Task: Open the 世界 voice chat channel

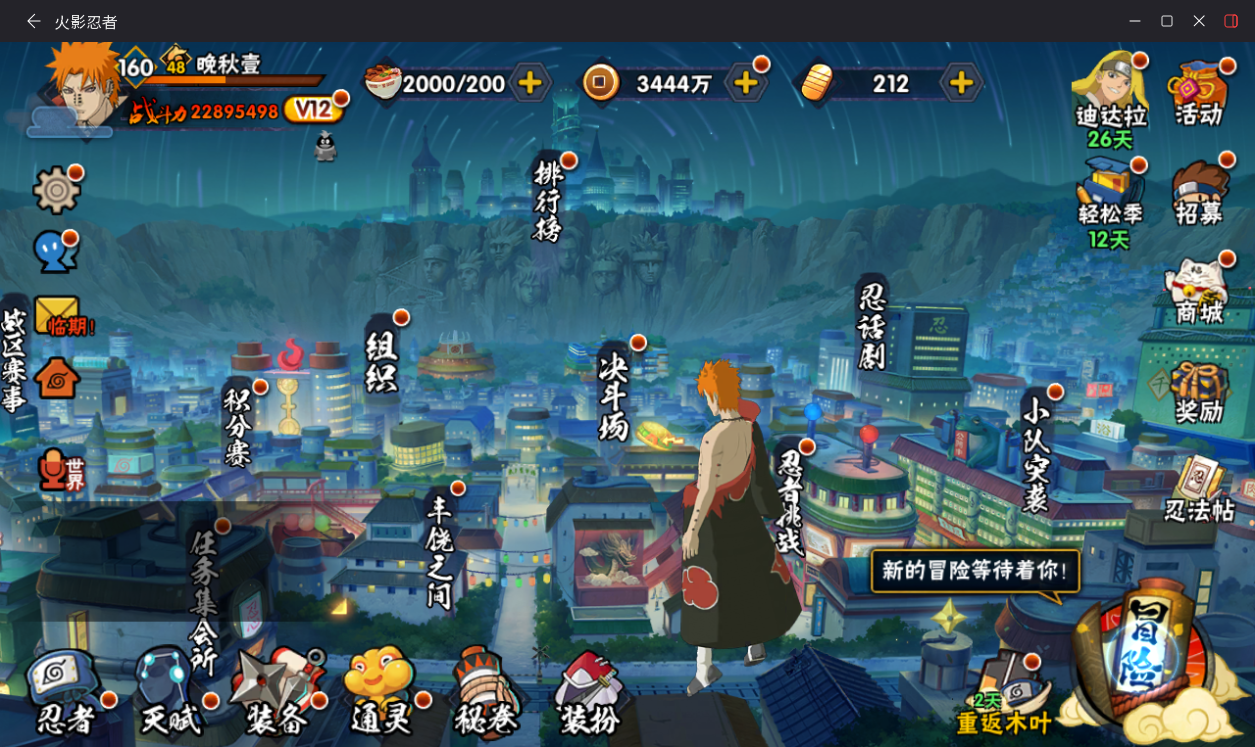Action: pyautogui.click(x=60, y=470)
